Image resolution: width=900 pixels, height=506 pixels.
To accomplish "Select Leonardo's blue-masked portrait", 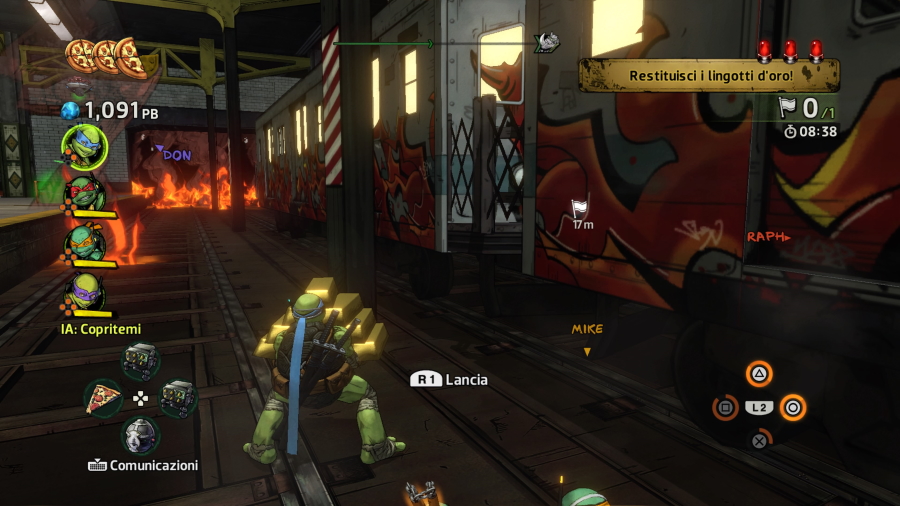I will point(84,145).
